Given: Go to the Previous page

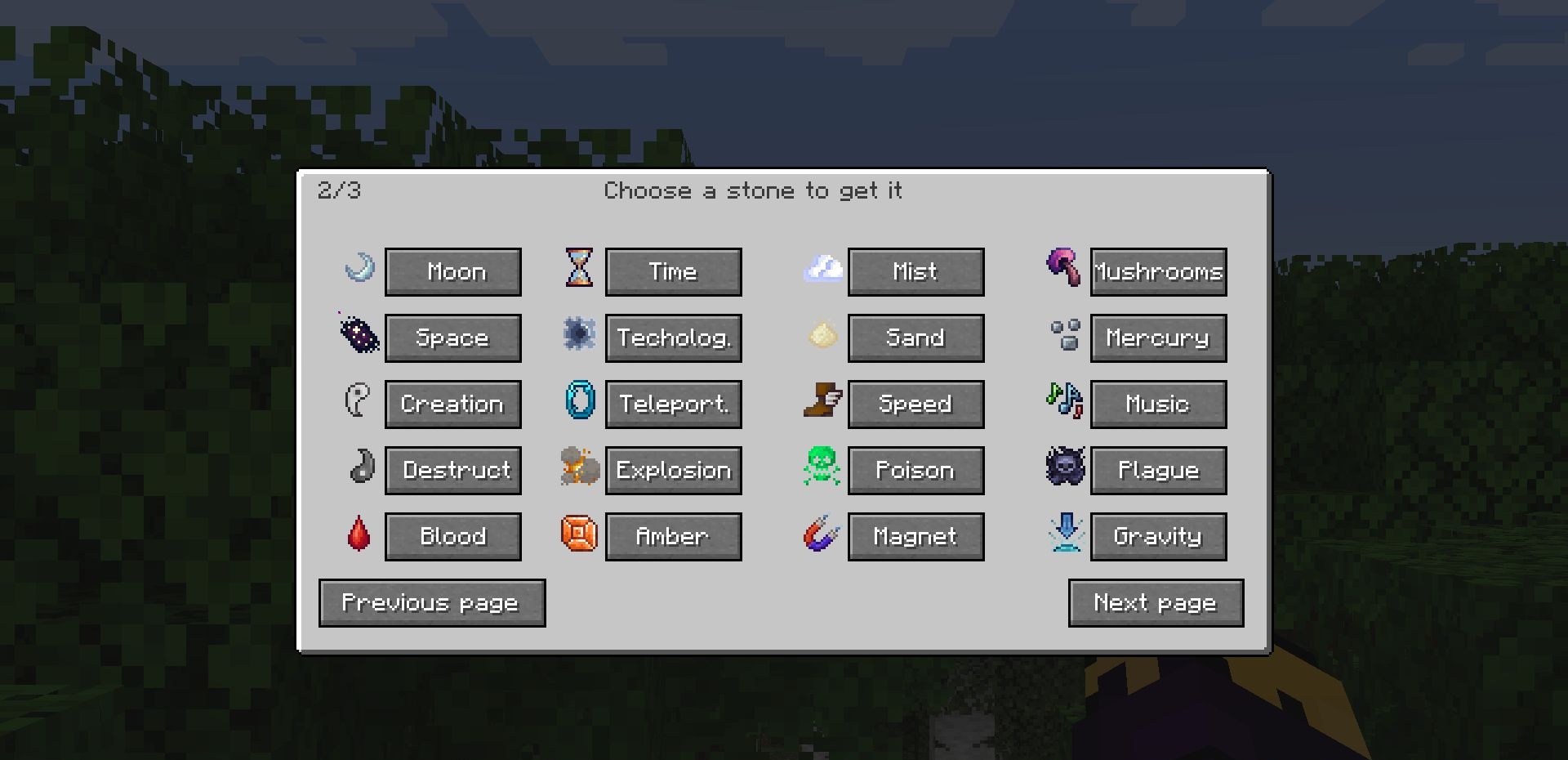Looking at the screenshot, I should [431, 602].
